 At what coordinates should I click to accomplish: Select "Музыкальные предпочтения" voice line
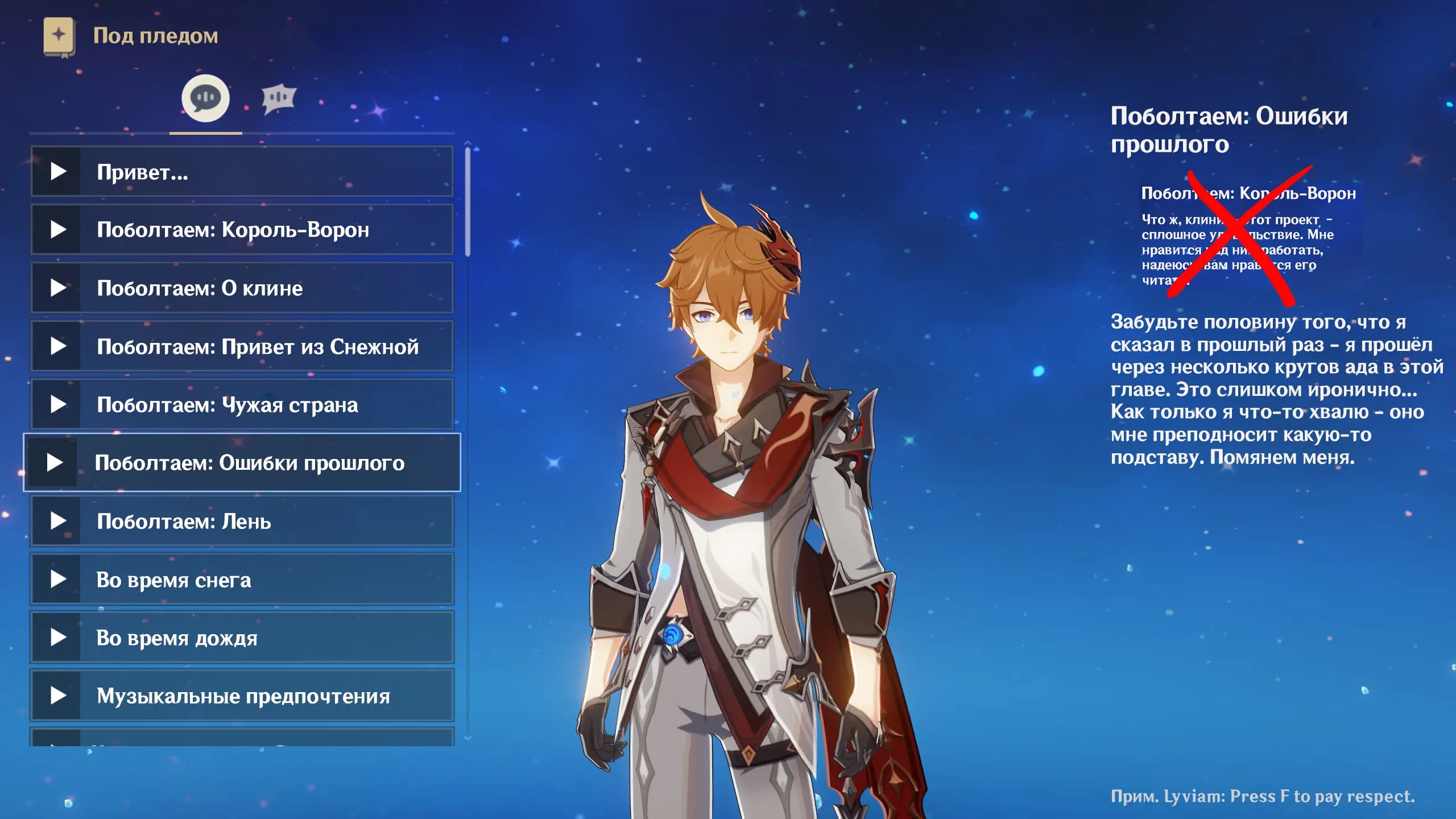242,696
